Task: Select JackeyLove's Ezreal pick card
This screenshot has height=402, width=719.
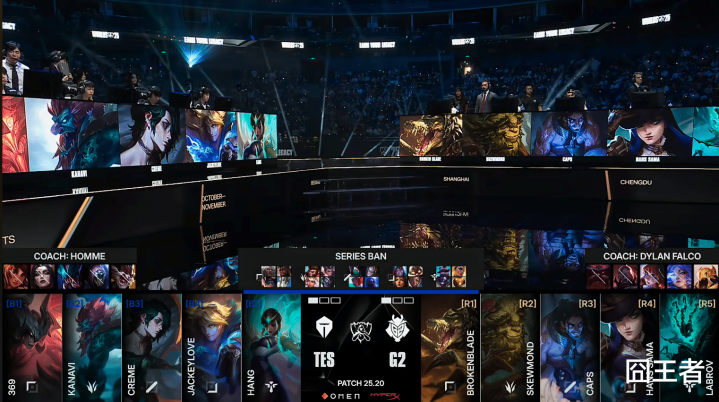Action: (211, 345)
